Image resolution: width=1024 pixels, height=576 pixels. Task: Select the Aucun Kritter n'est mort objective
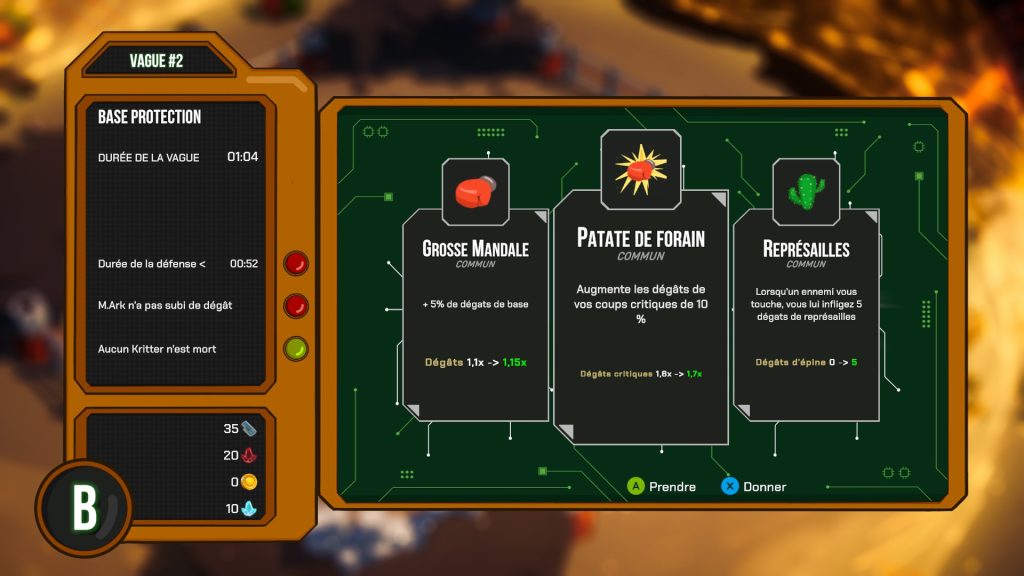[x=157, y=349]
